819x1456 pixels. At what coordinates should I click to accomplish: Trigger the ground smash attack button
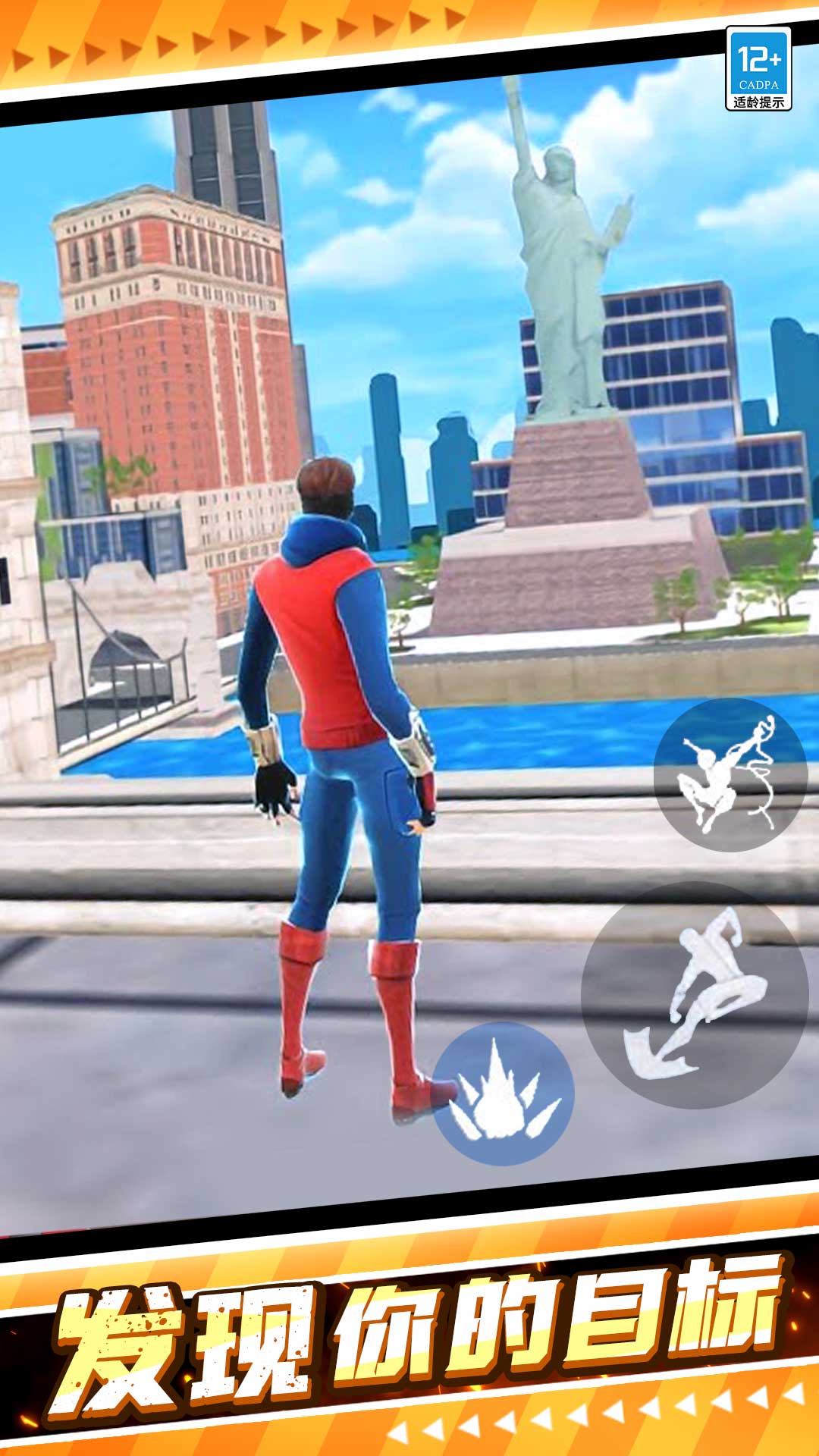click(x=503, y=1093)
